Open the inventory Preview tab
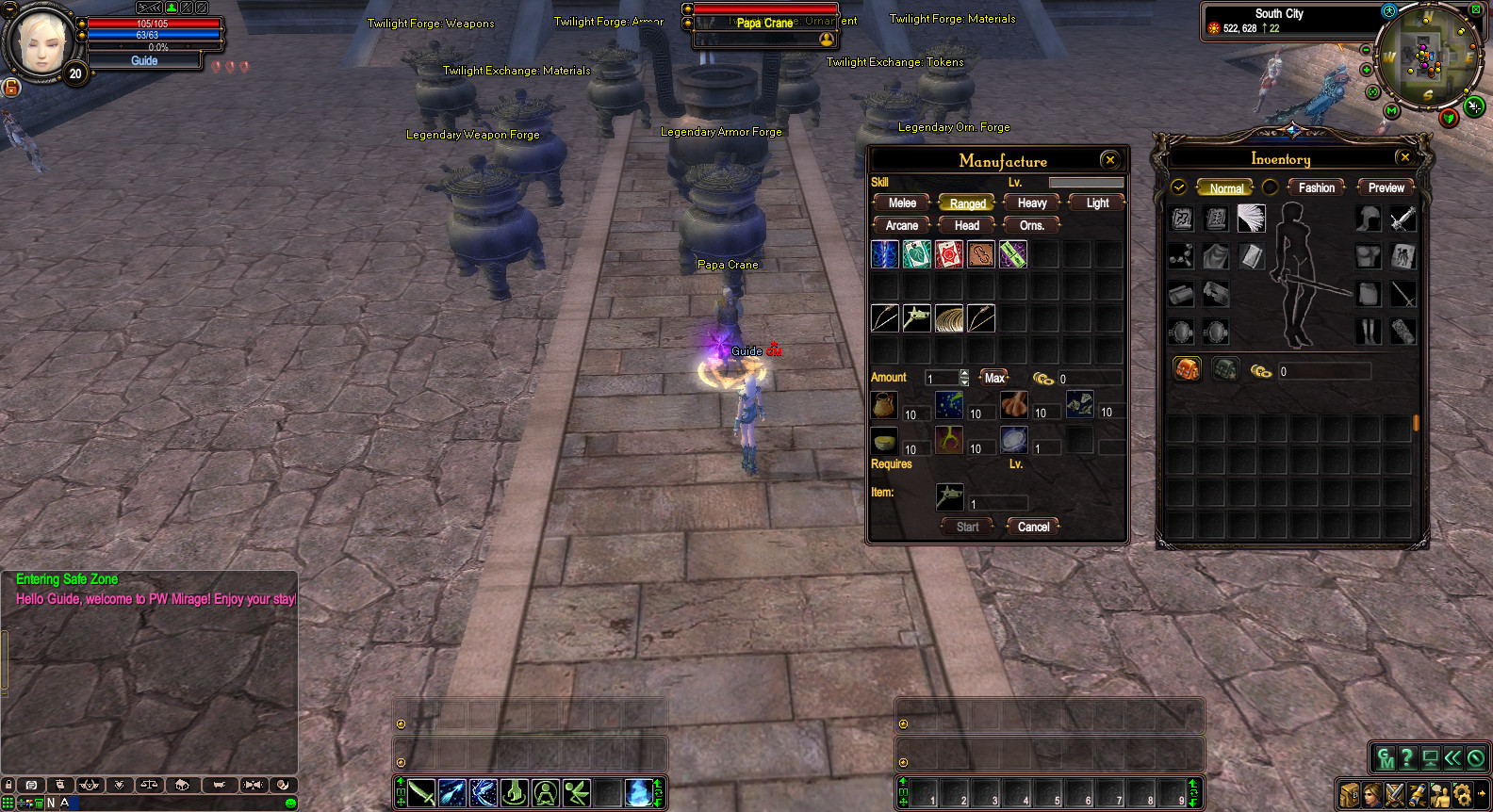The width and height of the screenshot is (1493, 812). pyautogui.click(x=1386, y=188)
